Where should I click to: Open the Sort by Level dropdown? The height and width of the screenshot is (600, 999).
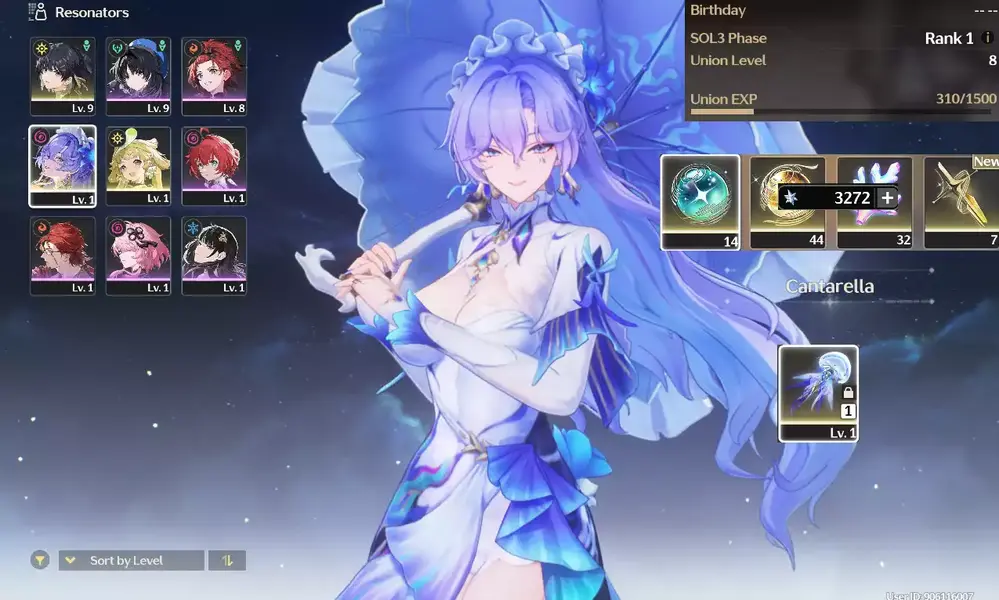click(131, 561)
